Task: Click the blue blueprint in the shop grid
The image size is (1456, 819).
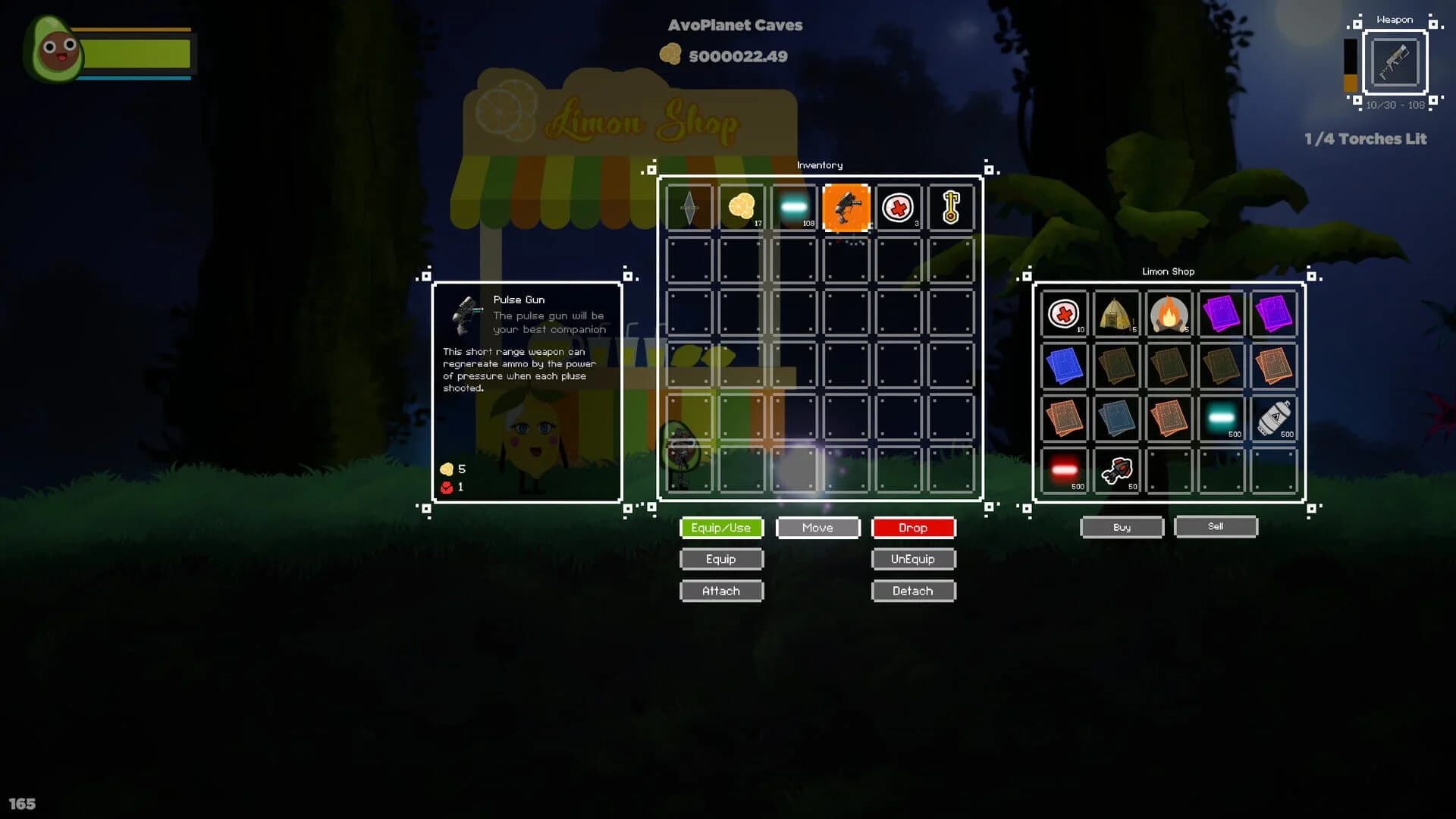Action: 1065,366
